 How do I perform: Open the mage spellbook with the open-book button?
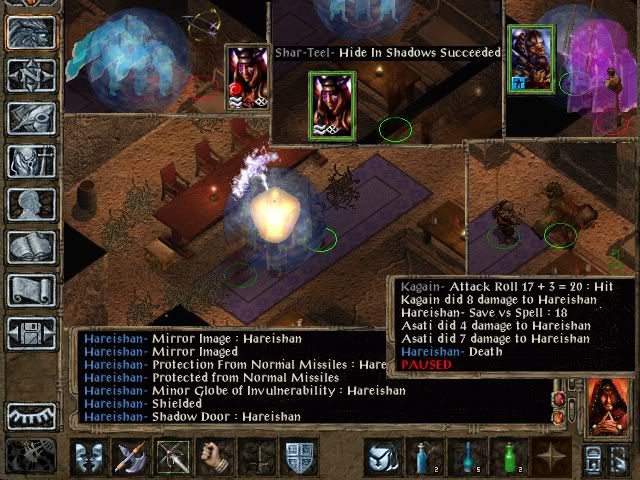coord(31,247)
